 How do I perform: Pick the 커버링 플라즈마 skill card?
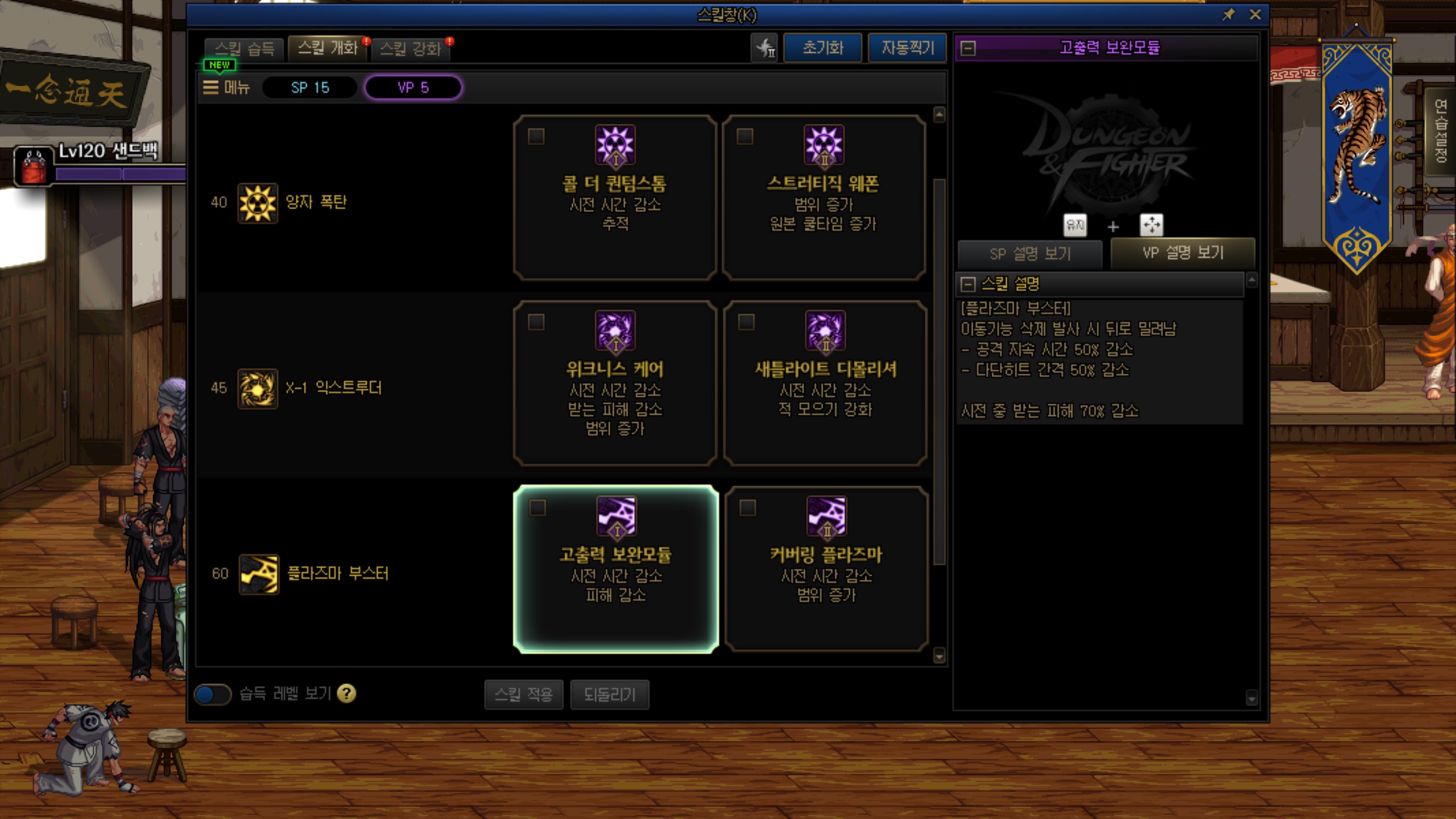pyautogui.click(x=826, y=569)
